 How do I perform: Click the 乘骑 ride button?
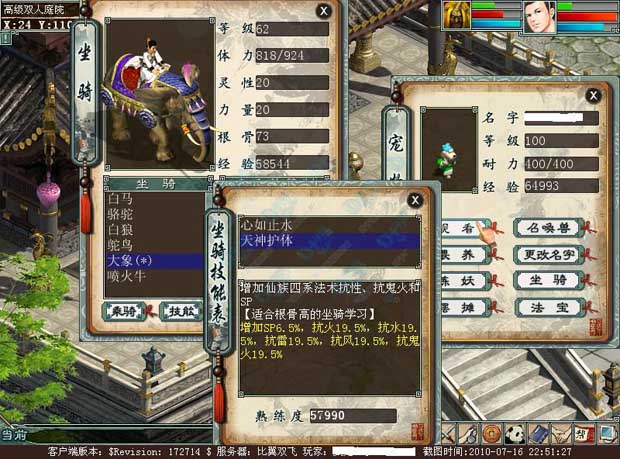(123, 310)
